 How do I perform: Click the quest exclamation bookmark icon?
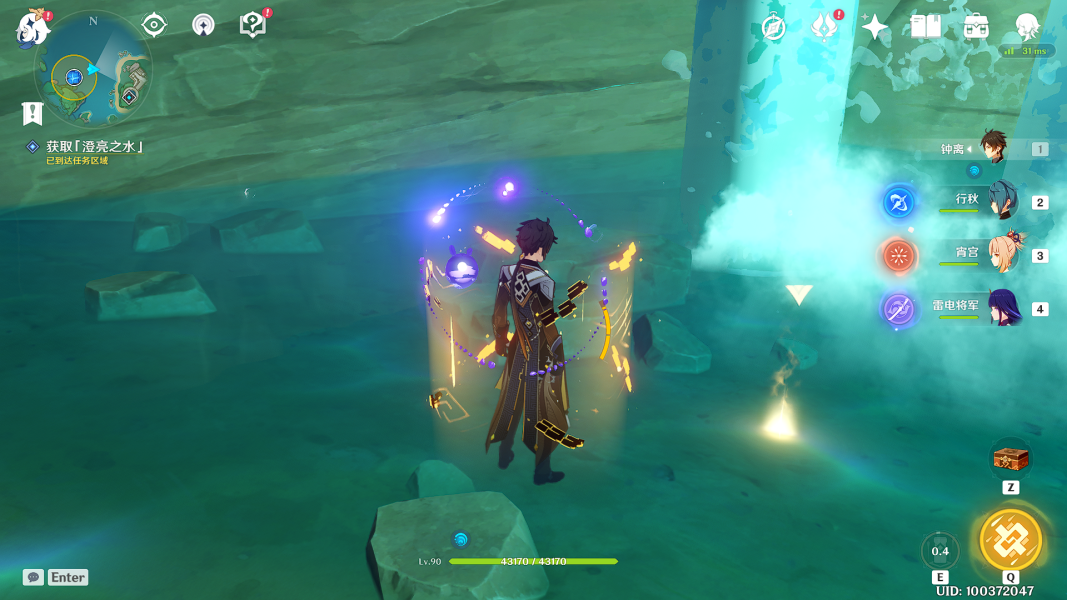[32, 112]
